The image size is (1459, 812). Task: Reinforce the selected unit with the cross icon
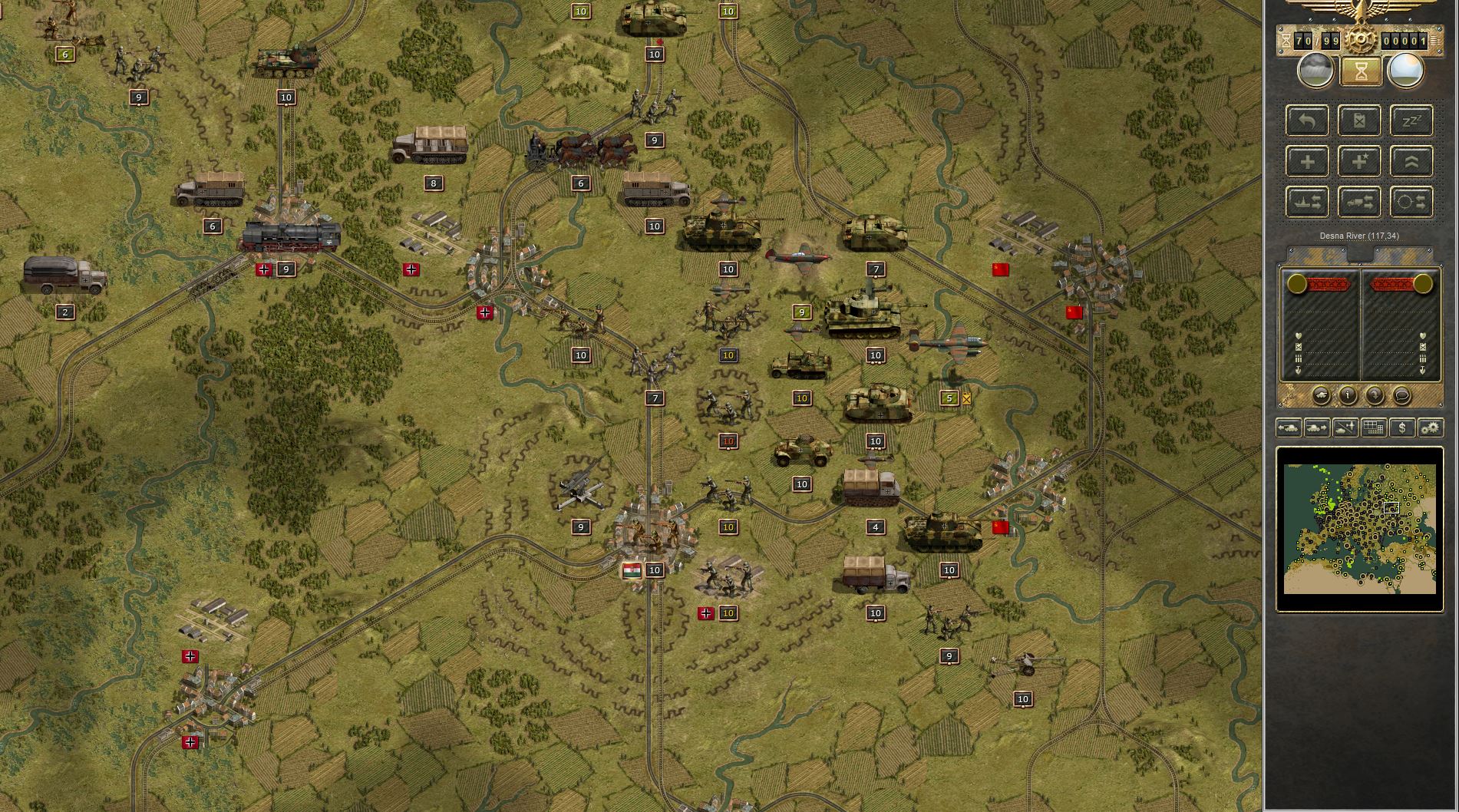point(1306,163)
